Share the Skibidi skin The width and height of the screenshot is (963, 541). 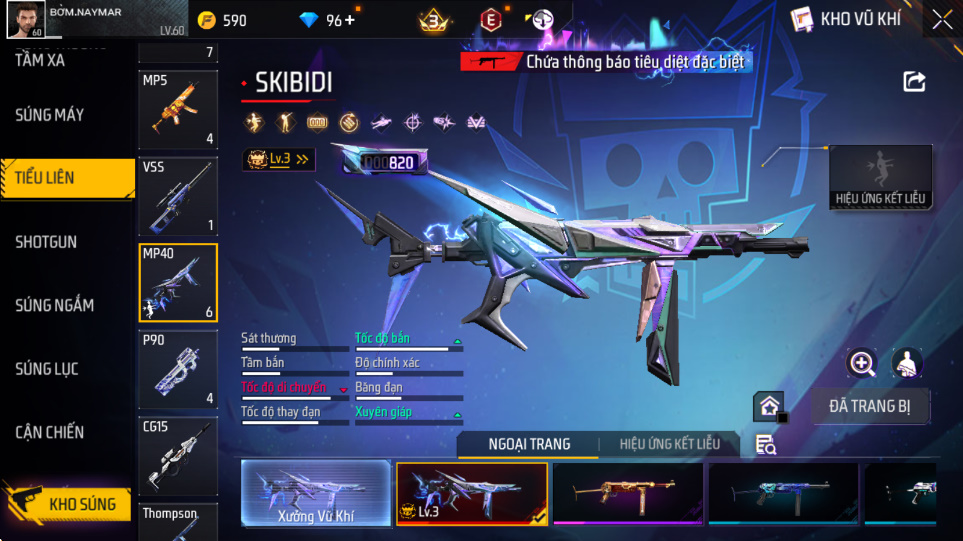[x=914, y=82]
